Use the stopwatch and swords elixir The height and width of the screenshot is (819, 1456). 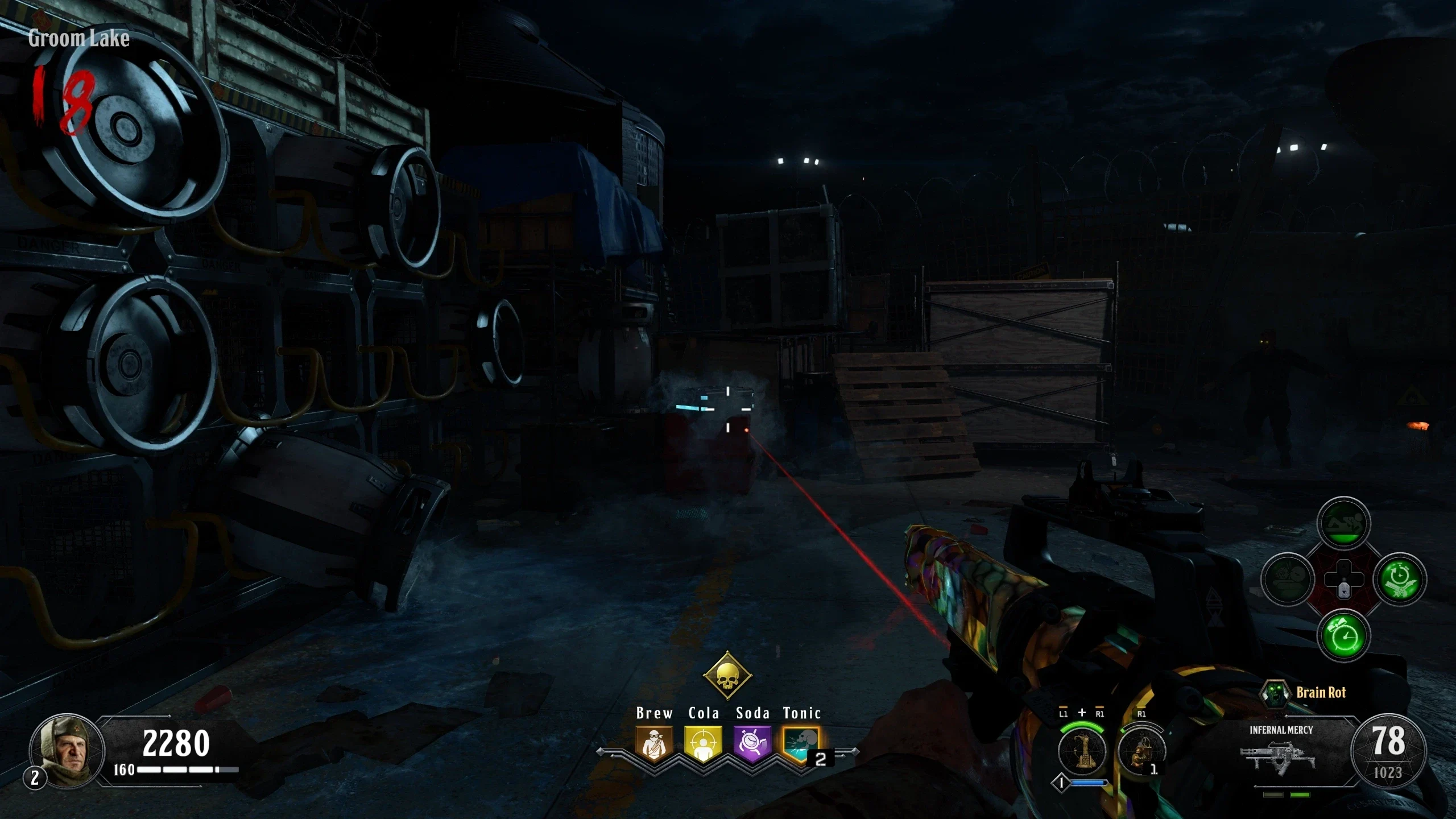tap(1400, 579)
